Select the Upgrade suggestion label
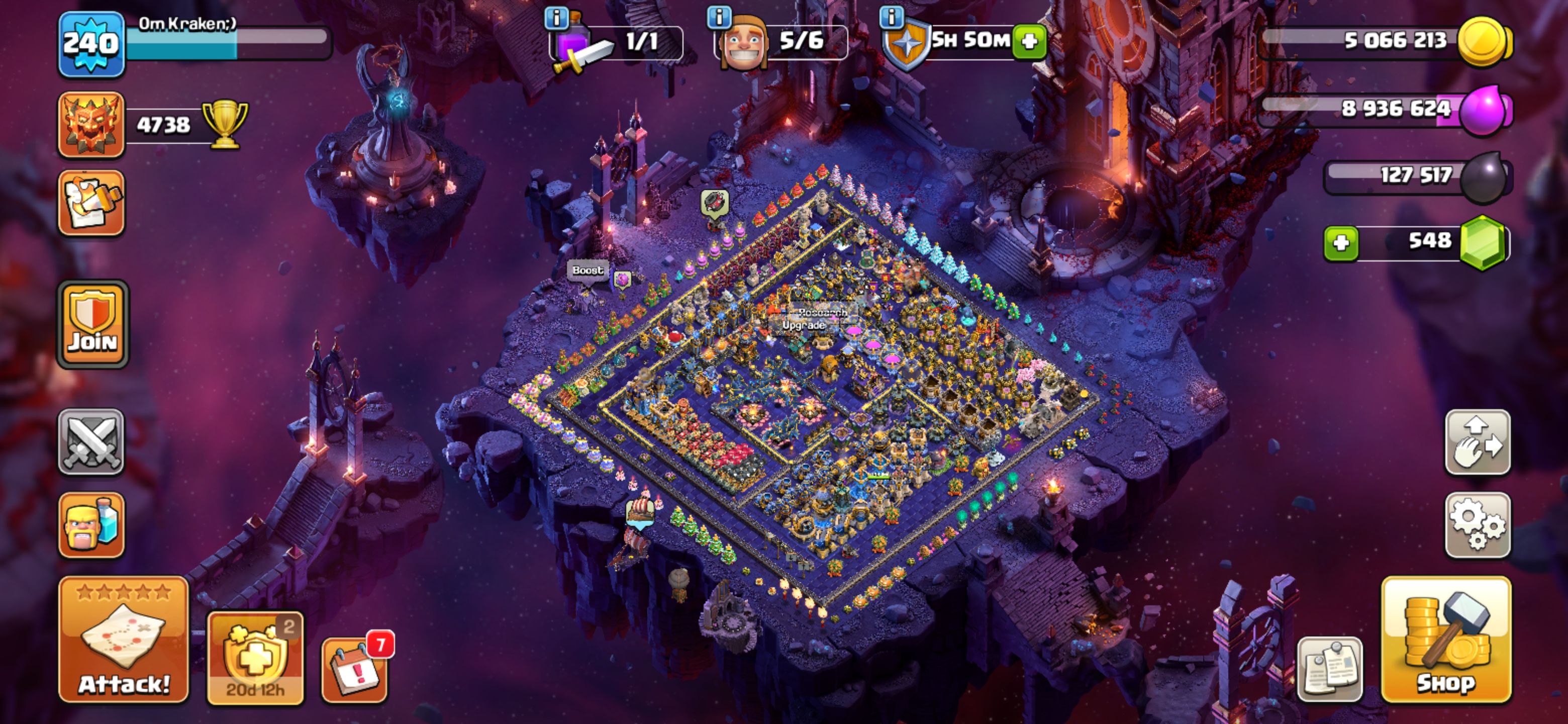Image resolution: width=1568 pixels, height=724 pixels. click(804, 325)
